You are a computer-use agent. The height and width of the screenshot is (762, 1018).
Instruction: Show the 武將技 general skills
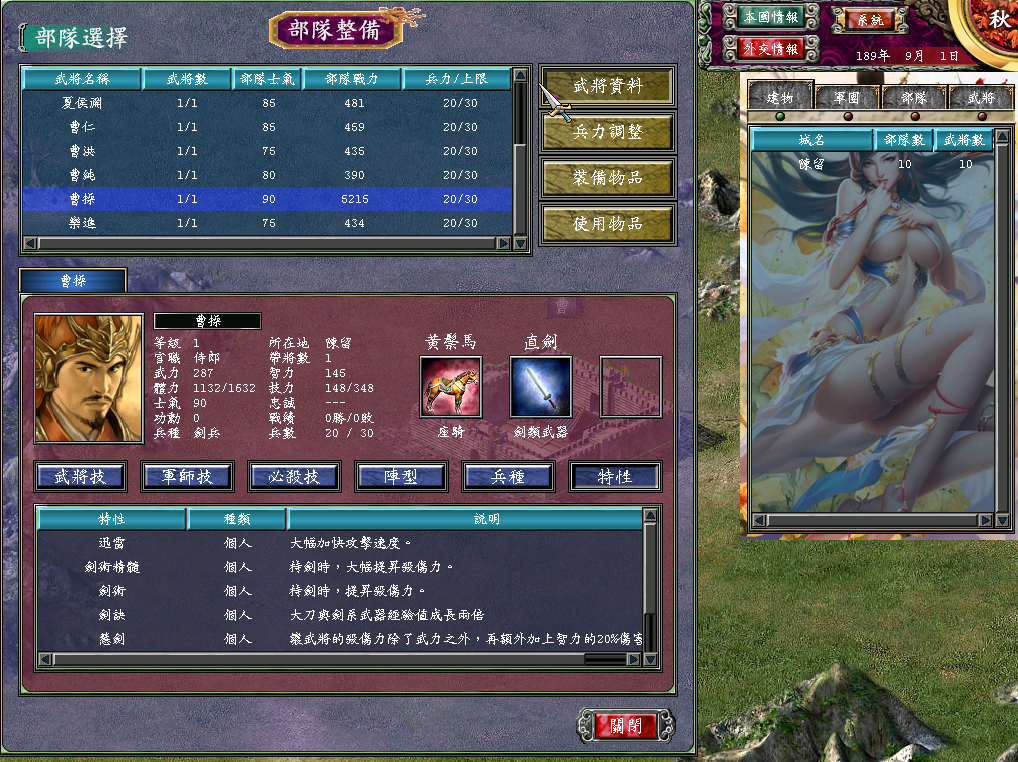[x=81, y=477]
